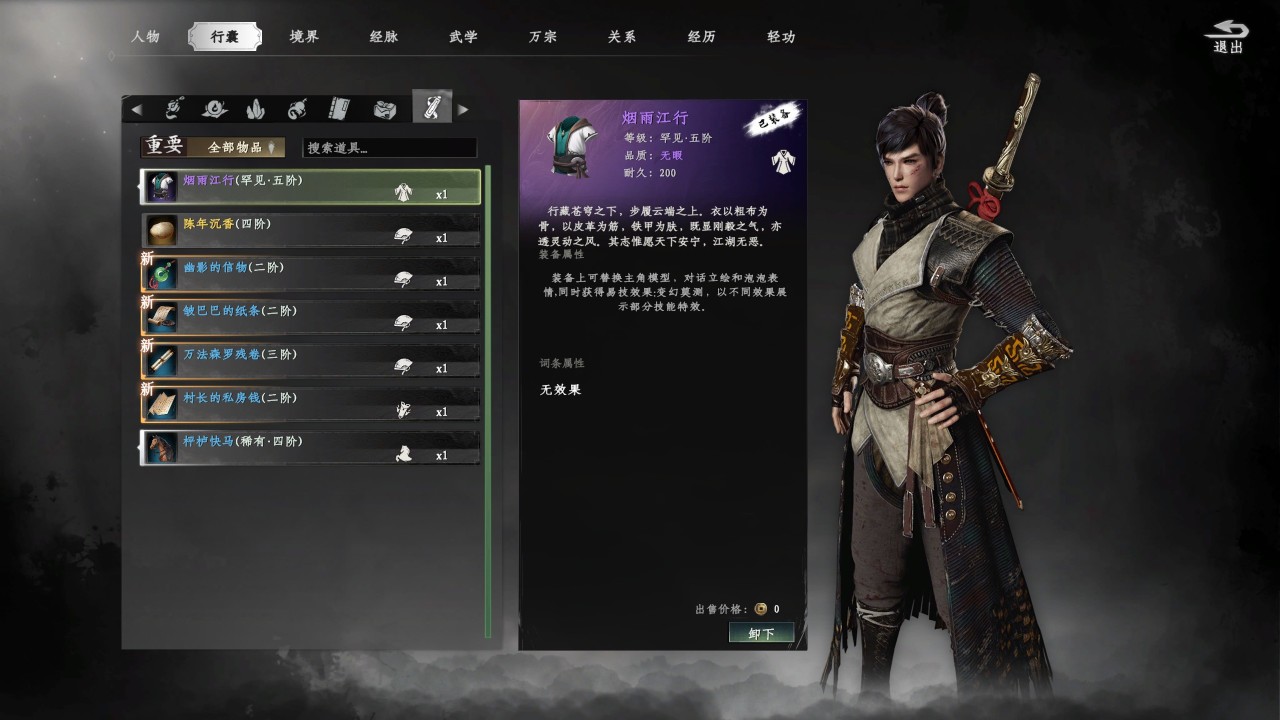Switch to the 人物 tab
The image size is (1280, 720).
coord(146,36)
